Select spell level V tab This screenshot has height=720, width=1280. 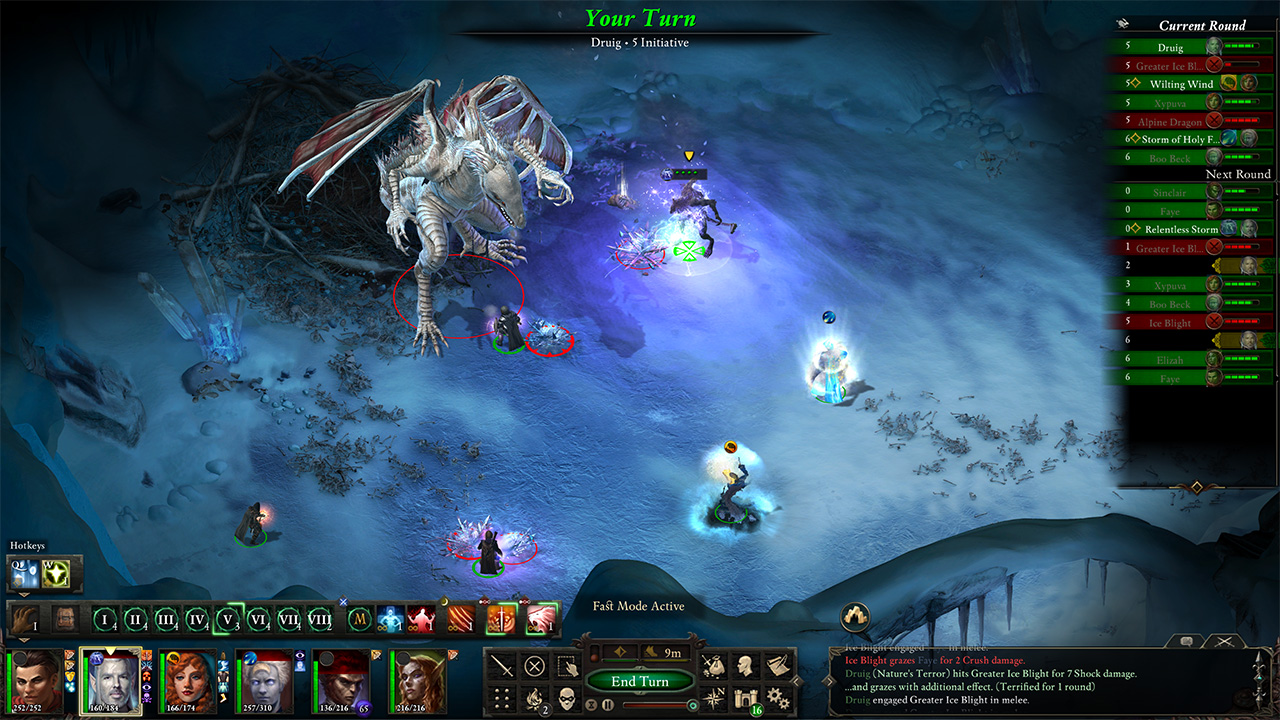[226, 620]
